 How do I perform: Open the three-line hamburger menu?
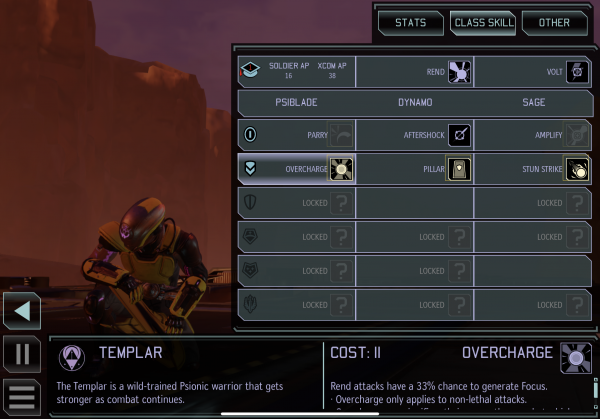pos(22,397)
